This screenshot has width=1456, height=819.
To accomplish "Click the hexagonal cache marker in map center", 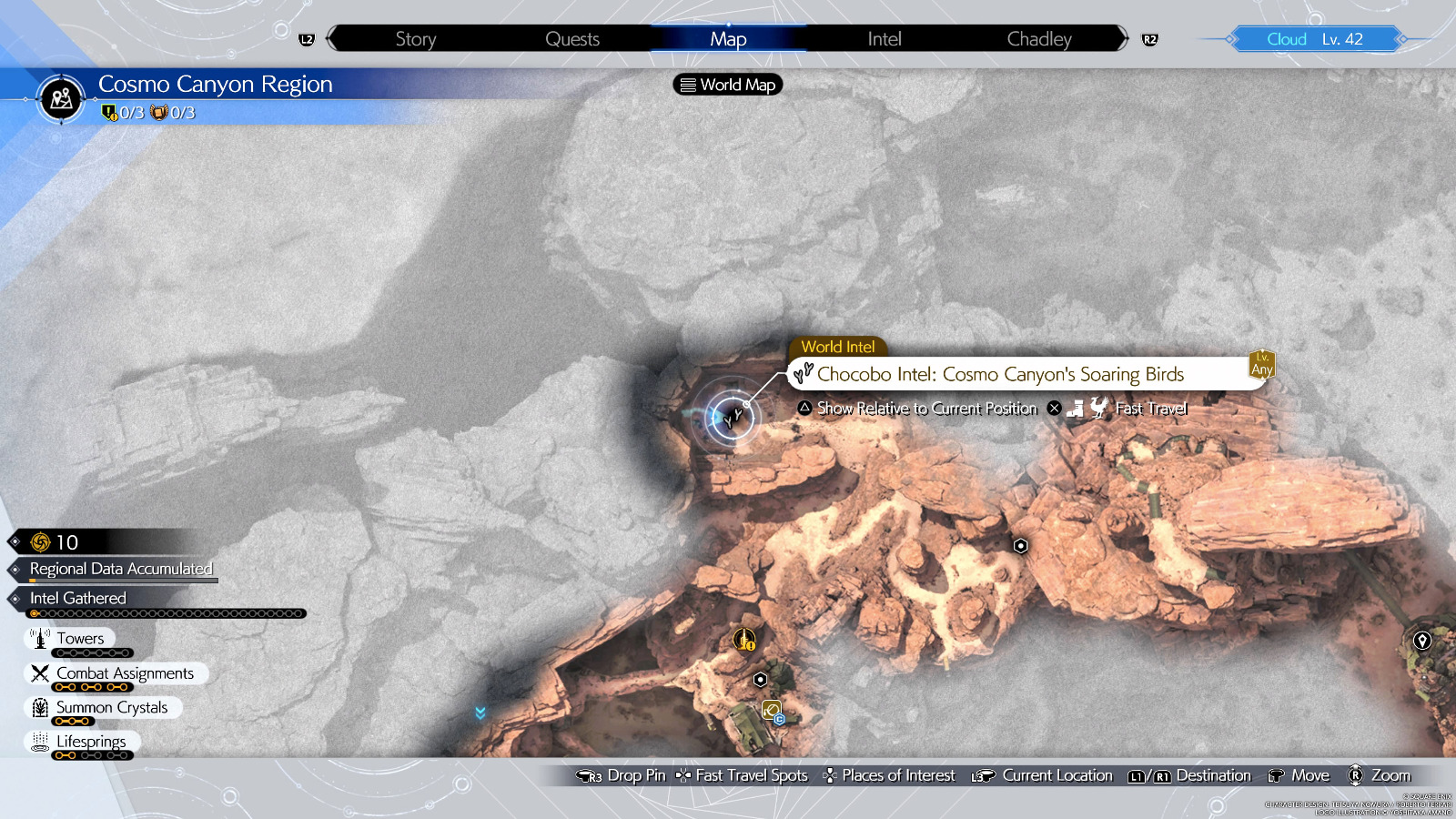I will [x=1021, y=547].
